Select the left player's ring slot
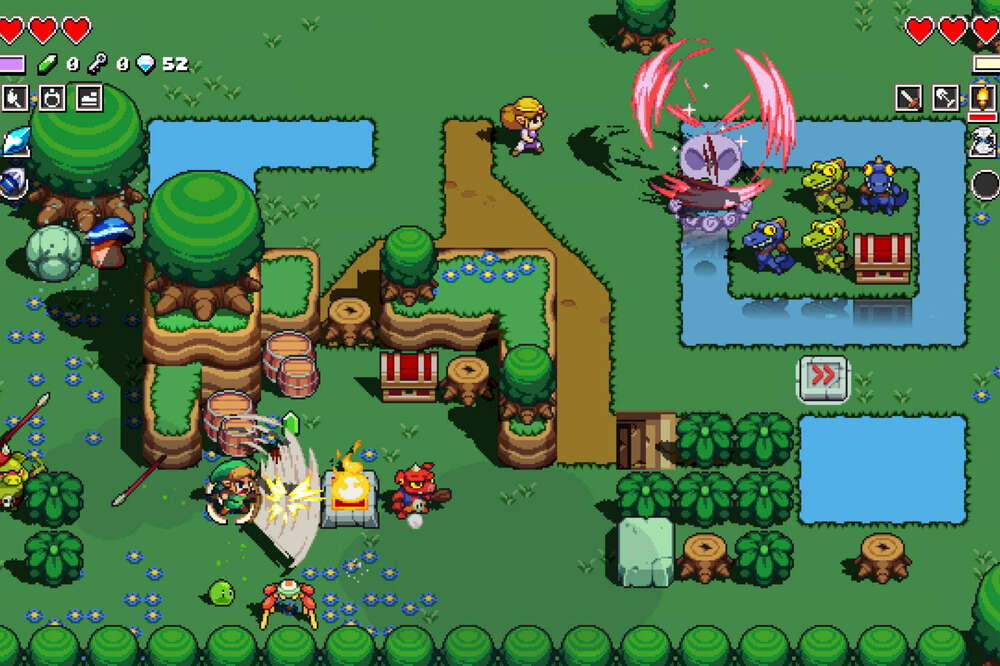 51,98
